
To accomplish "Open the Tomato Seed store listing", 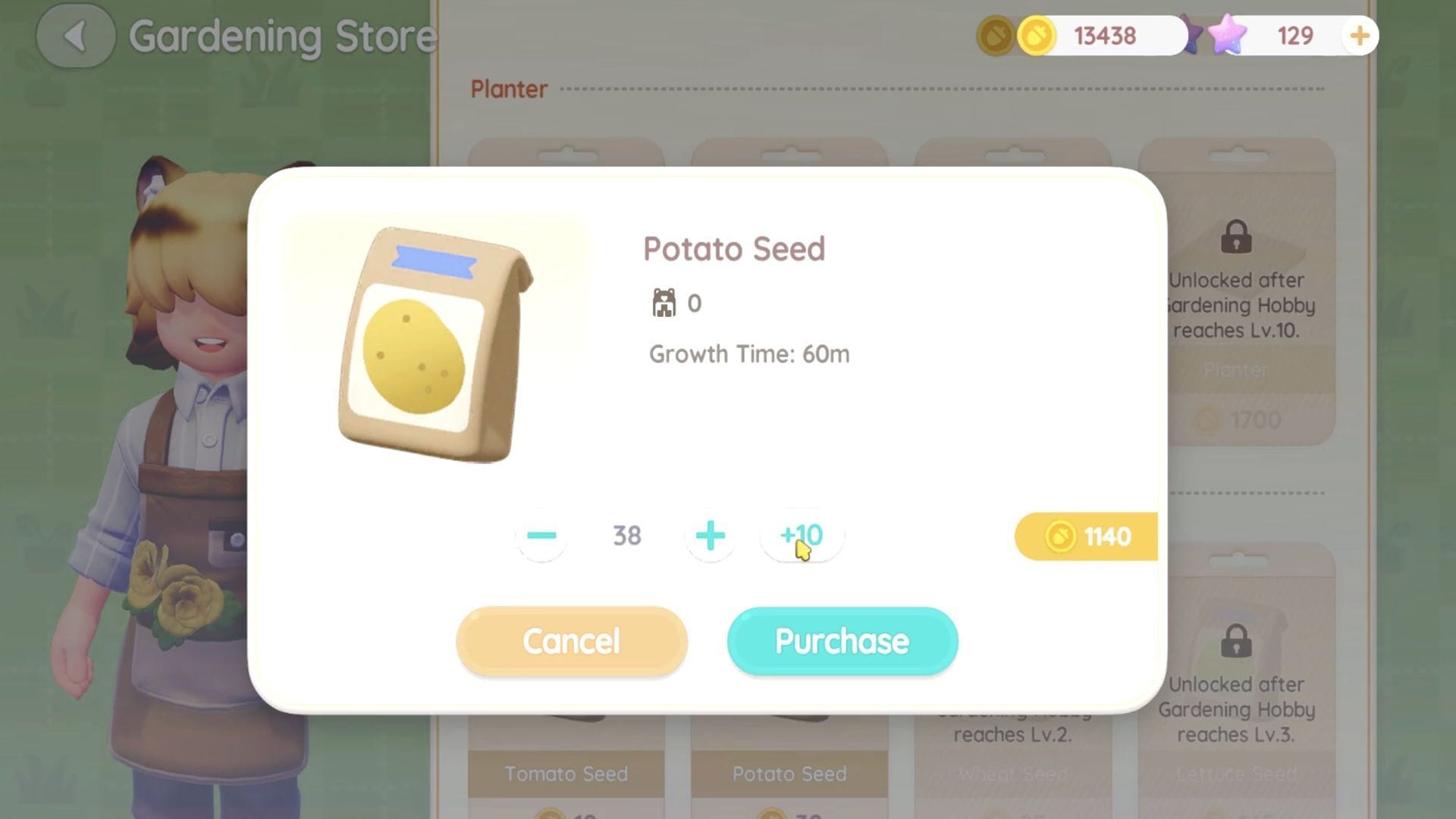I will click(x=566, y=773).
